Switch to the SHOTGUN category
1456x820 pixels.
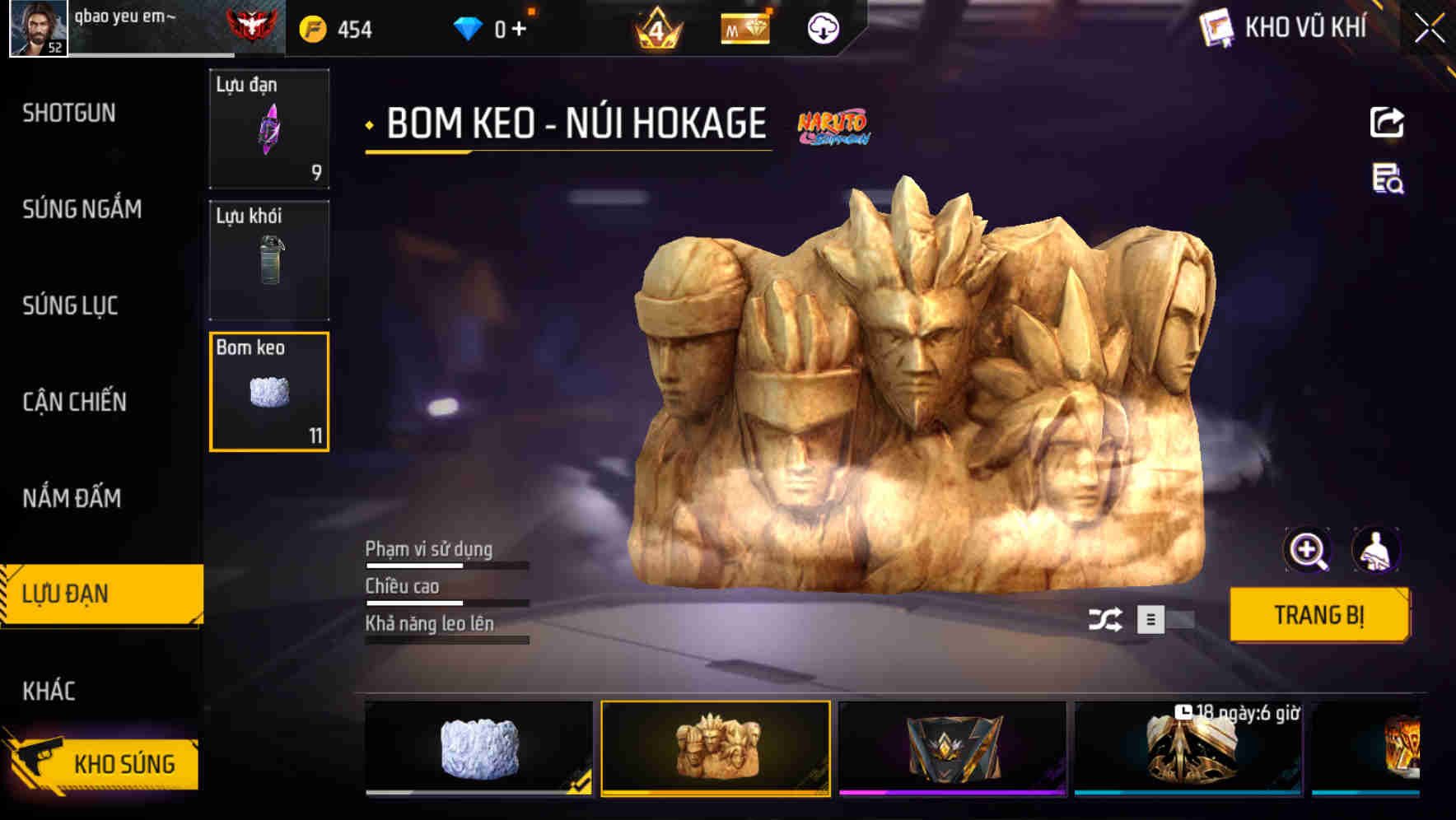coord(70,113)
